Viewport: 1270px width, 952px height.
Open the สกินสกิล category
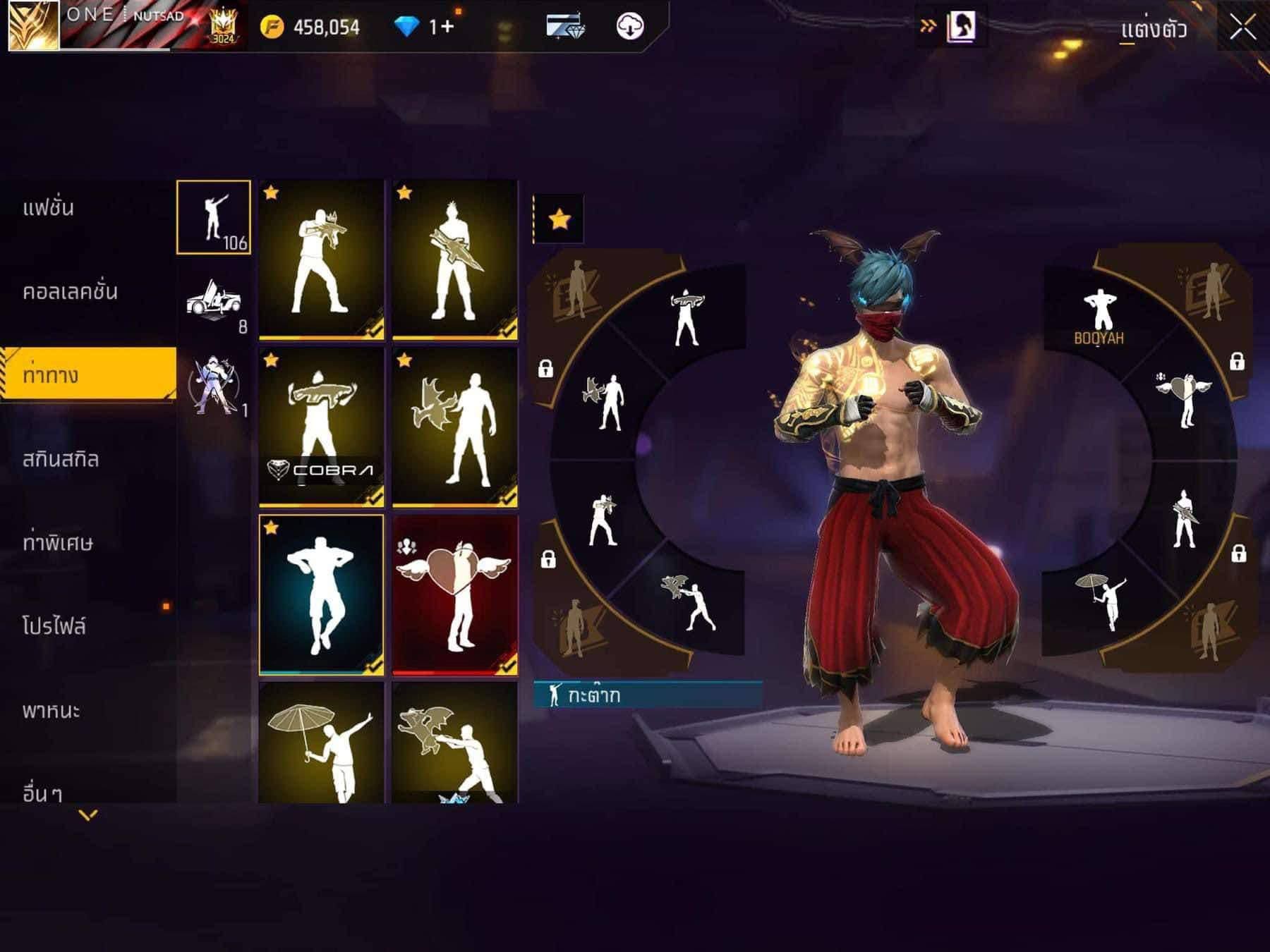(x=61, y=459)
